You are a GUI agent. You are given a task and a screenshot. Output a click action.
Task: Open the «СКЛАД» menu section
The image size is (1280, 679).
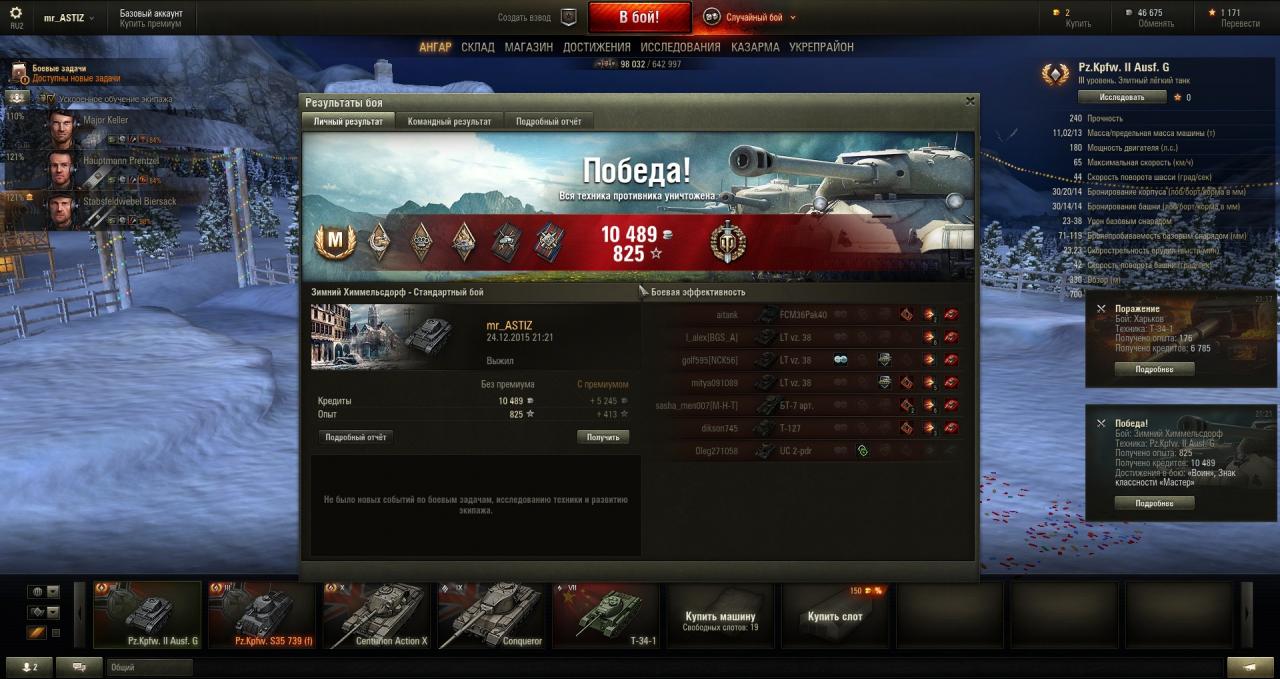(478, 47)
